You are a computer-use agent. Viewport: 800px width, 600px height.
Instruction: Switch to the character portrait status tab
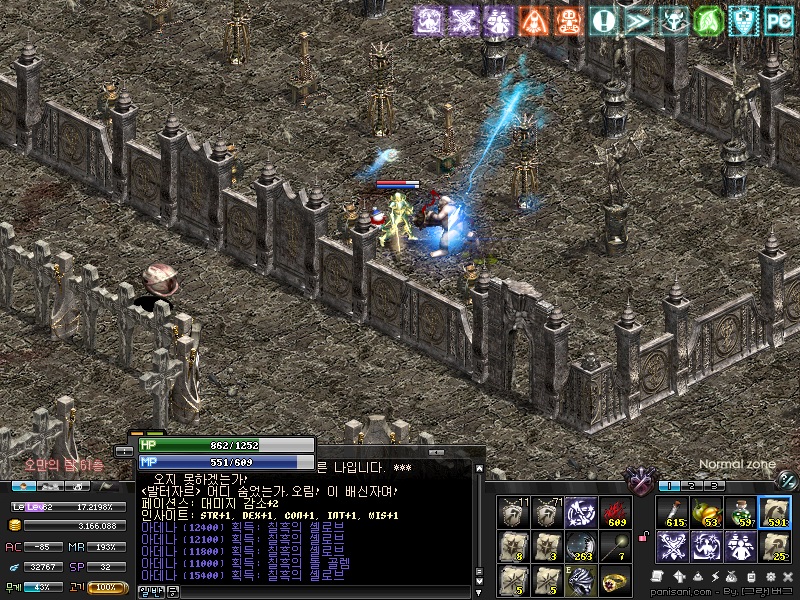(26, 486)
